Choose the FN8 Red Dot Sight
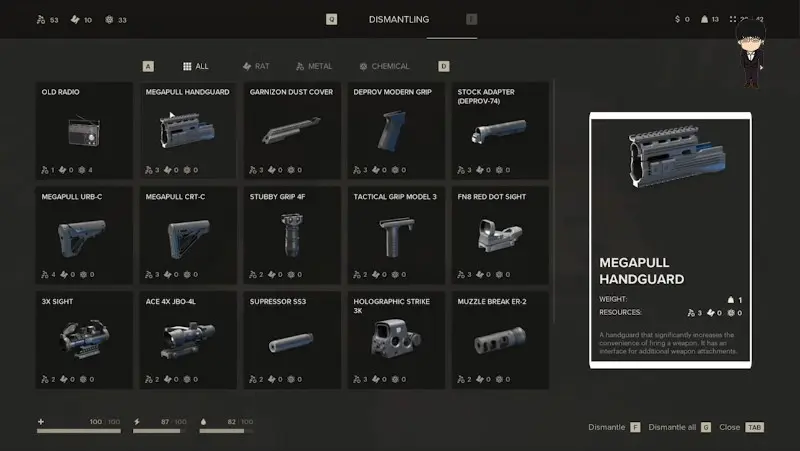Viewport: 800px width, 451px height. pos(500,235)
